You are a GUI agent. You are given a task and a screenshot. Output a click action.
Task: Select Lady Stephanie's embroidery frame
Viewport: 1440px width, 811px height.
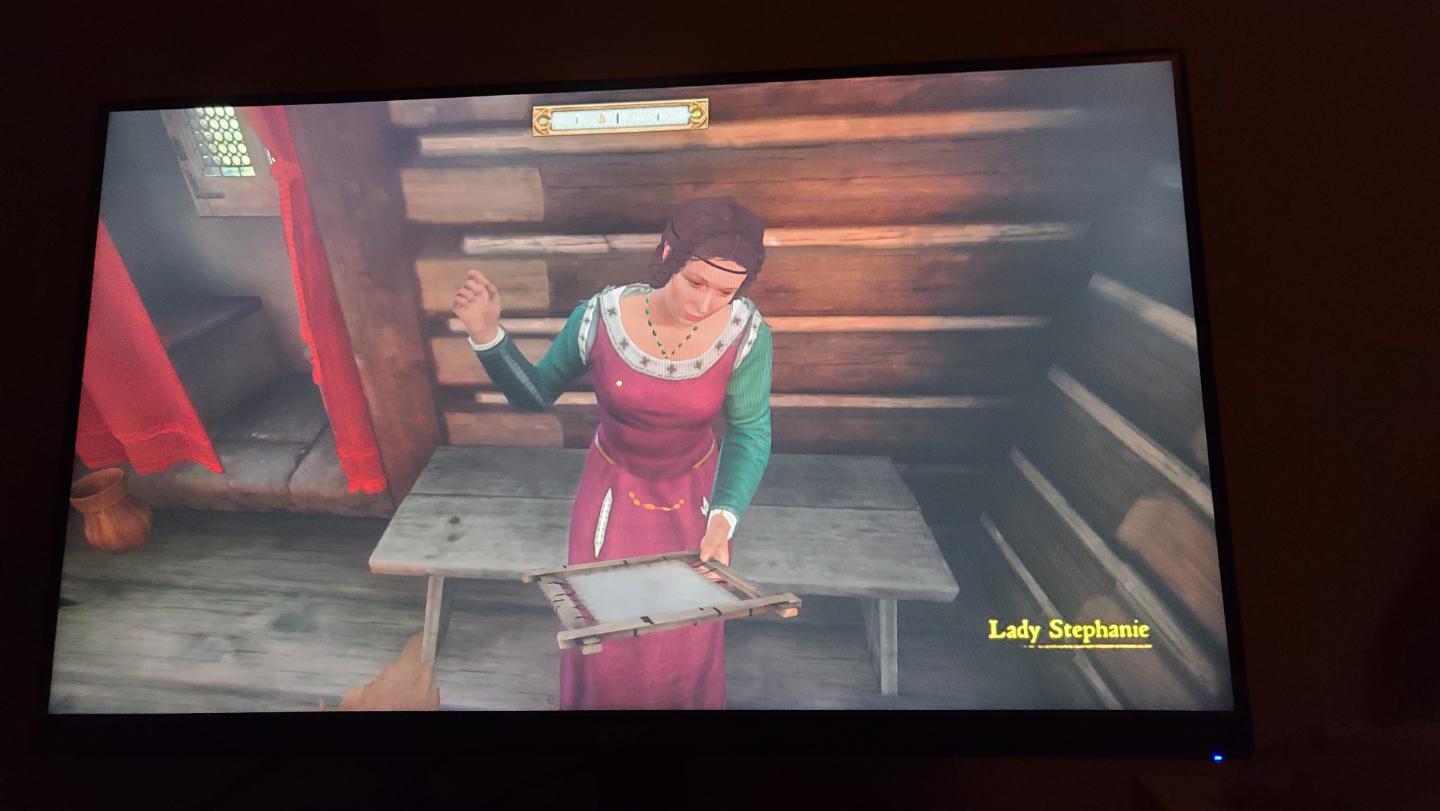point(660,595)
